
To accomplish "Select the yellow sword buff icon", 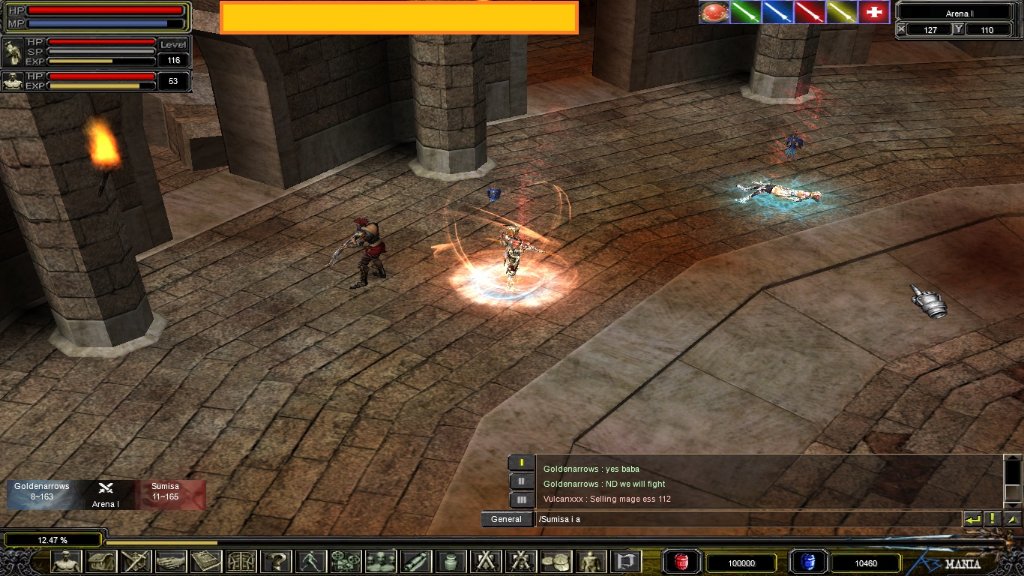I will [841, 12].
